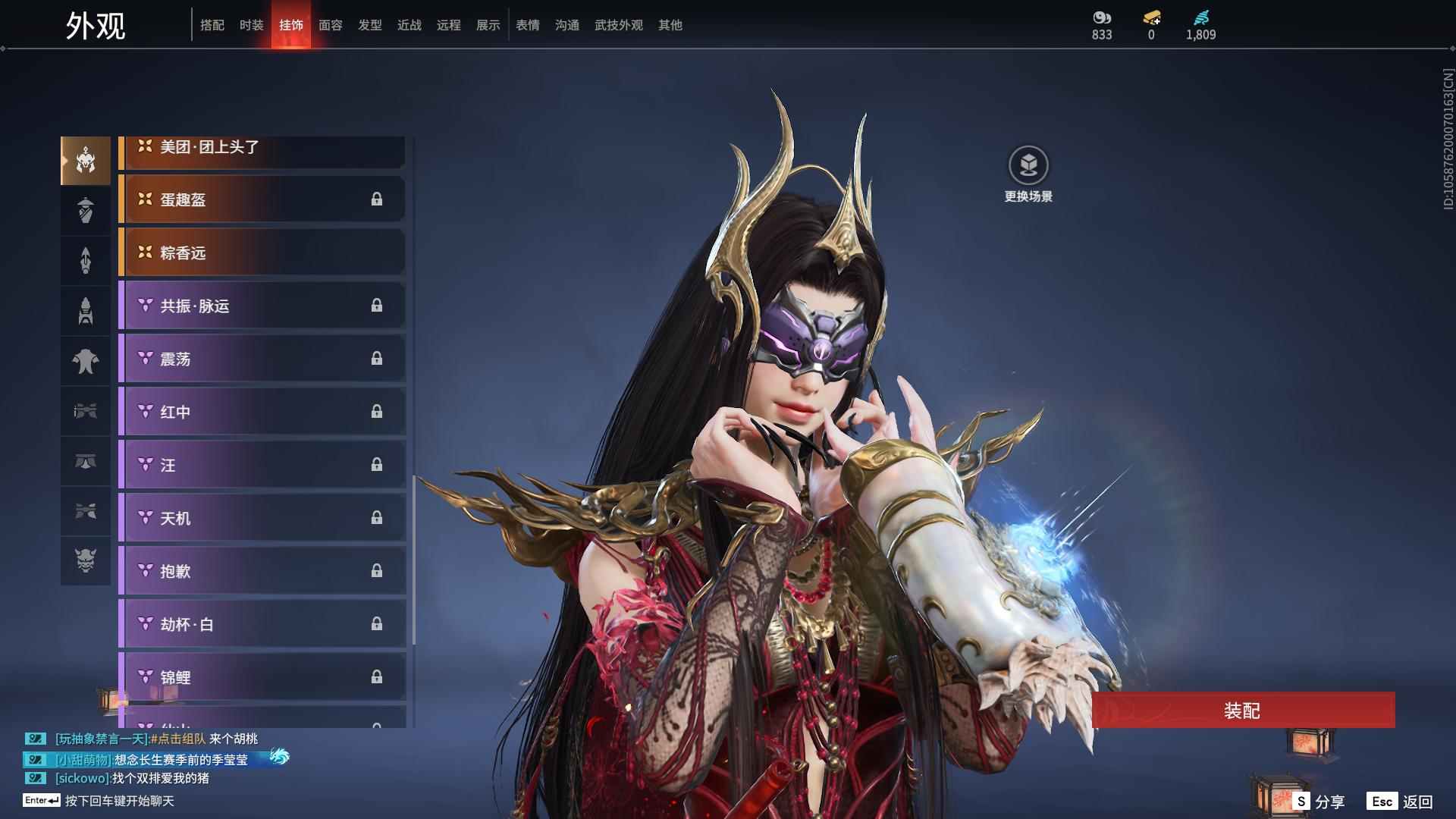The height and width of the screenshot is (819, 1456).
Task: Open the 面容 face tab
Action: pos(330,25)
